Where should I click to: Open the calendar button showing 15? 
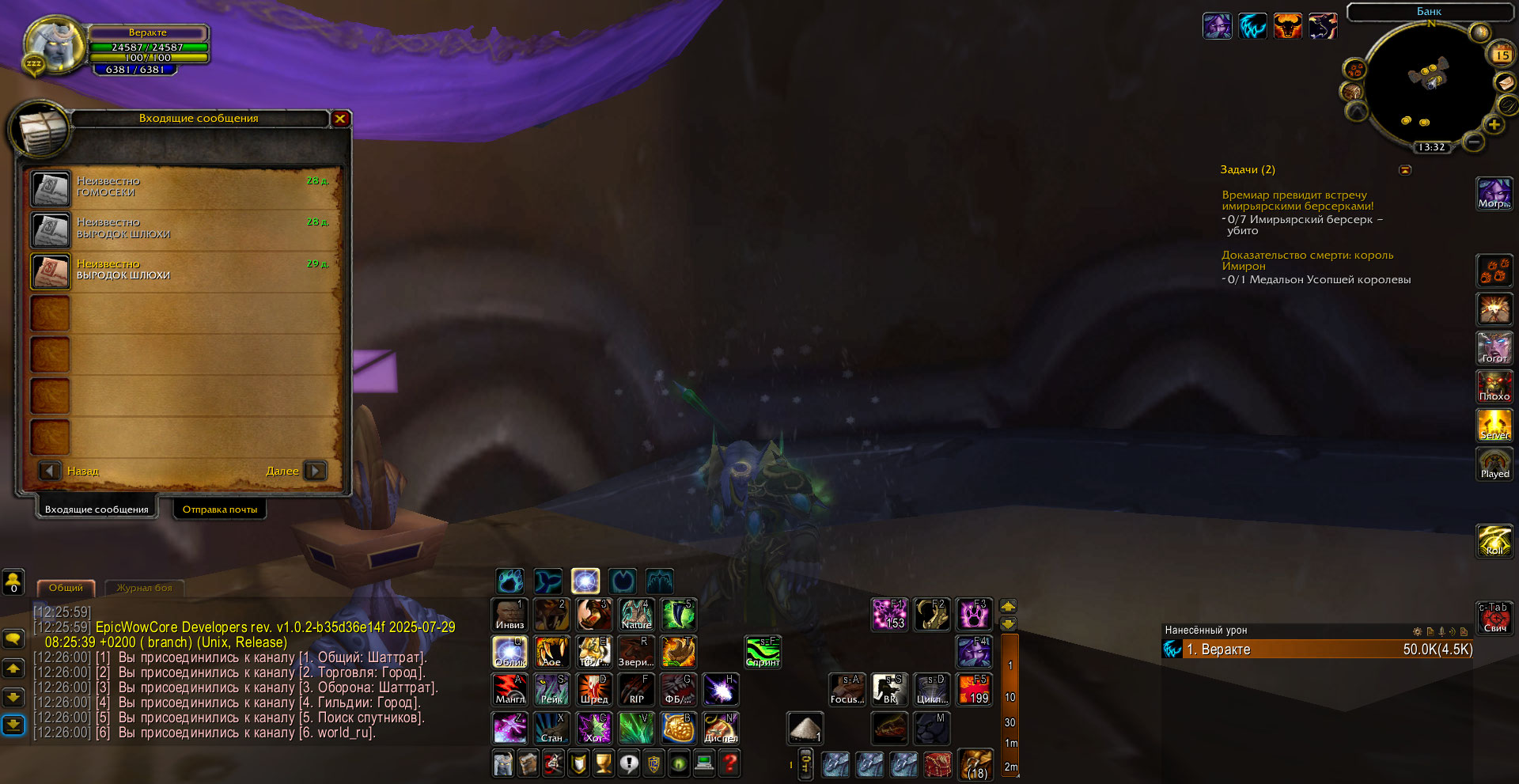(1502, 55)
